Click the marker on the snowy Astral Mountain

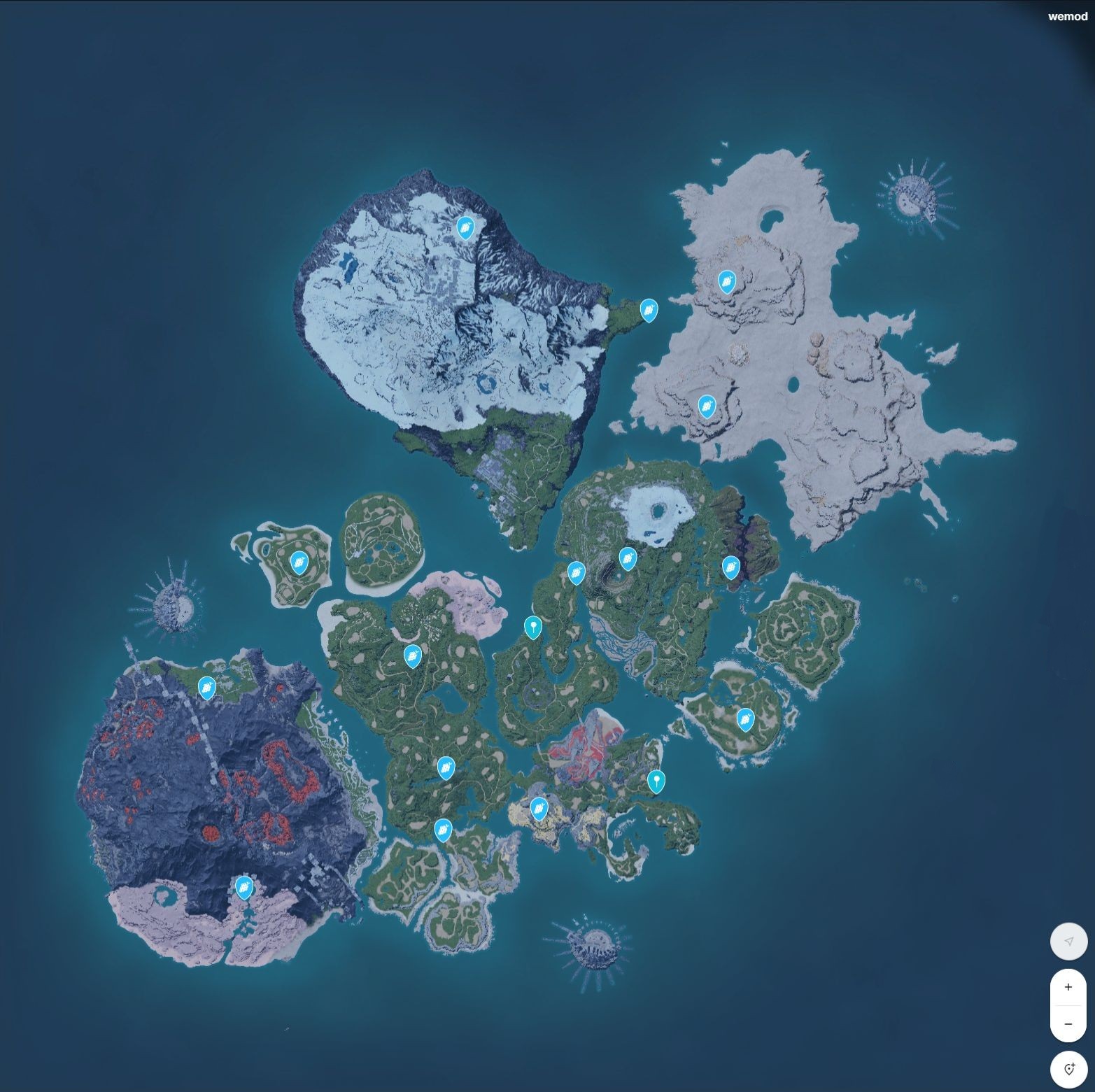[465, 227]
